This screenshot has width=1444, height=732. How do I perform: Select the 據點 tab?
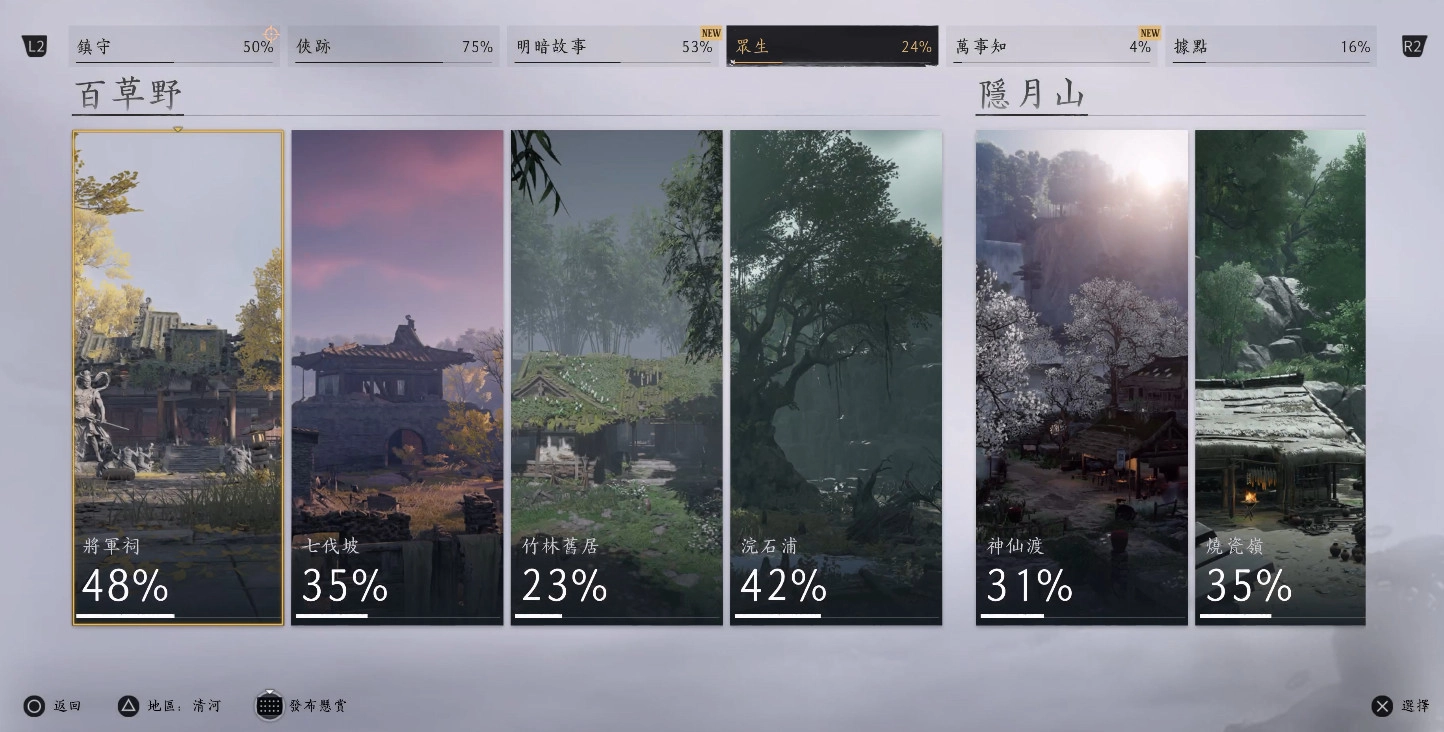1271,46
